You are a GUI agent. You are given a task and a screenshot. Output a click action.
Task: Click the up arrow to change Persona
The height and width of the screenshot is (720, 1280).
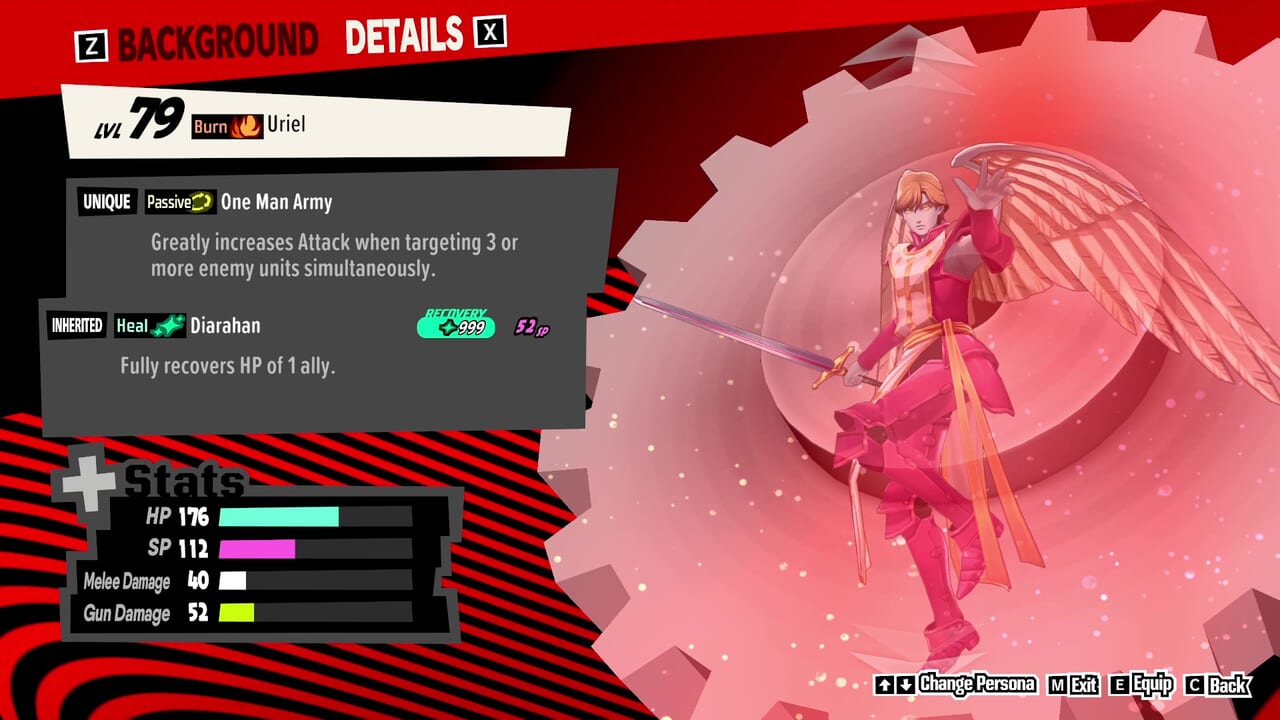coord(885,685)
